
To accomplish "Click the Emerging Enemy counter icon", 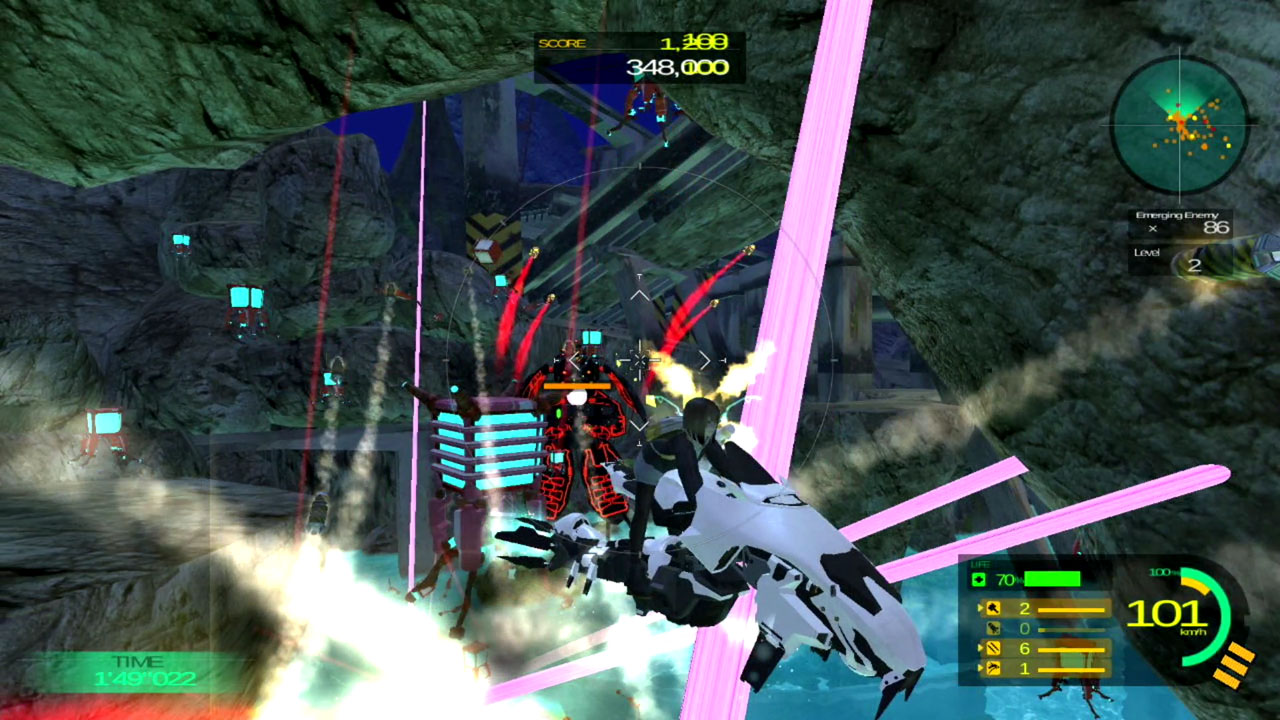I will (1150, 227).
